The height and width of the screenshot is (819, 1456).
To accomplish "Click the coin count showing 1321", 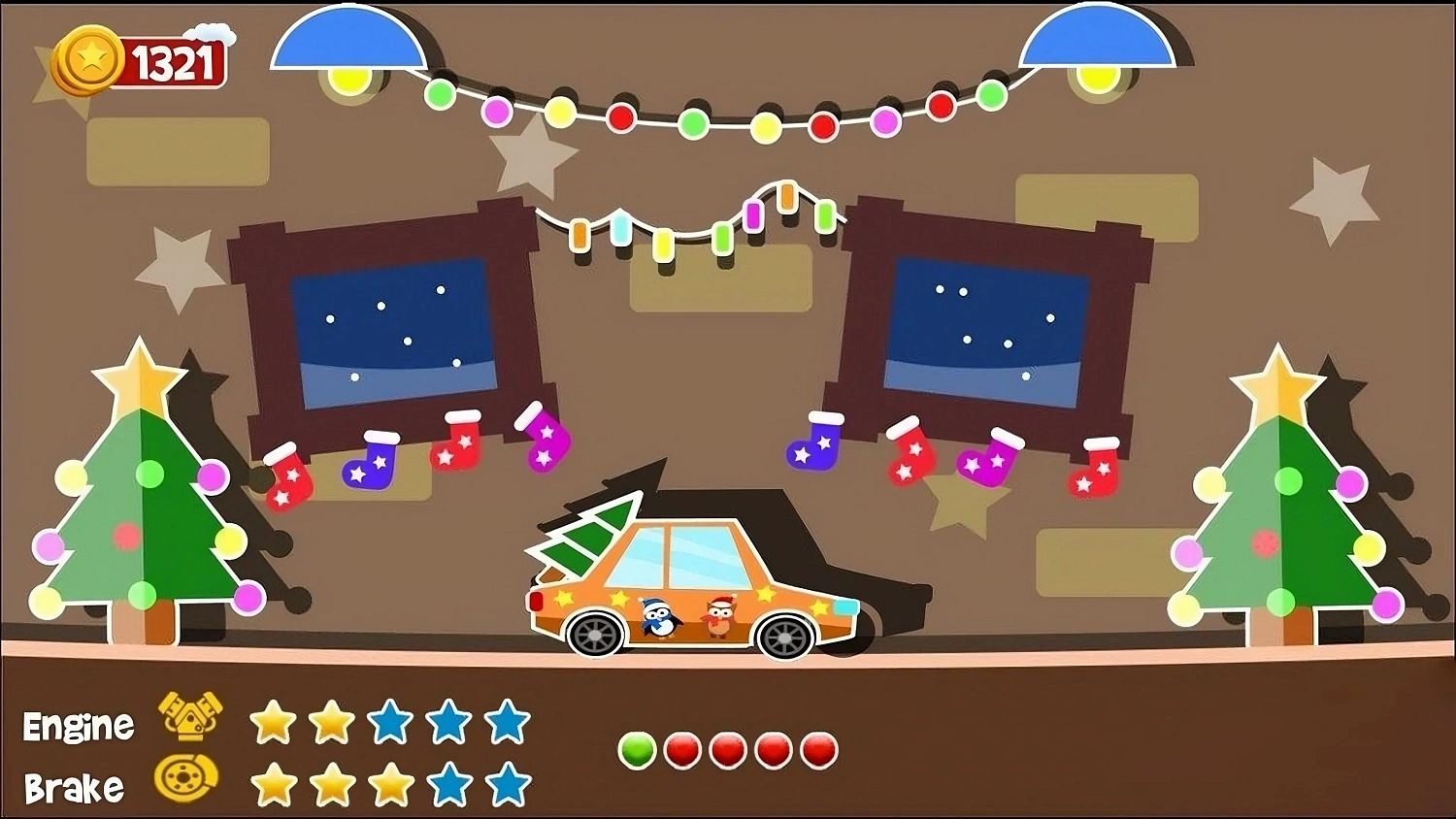I will click(173, 58).
